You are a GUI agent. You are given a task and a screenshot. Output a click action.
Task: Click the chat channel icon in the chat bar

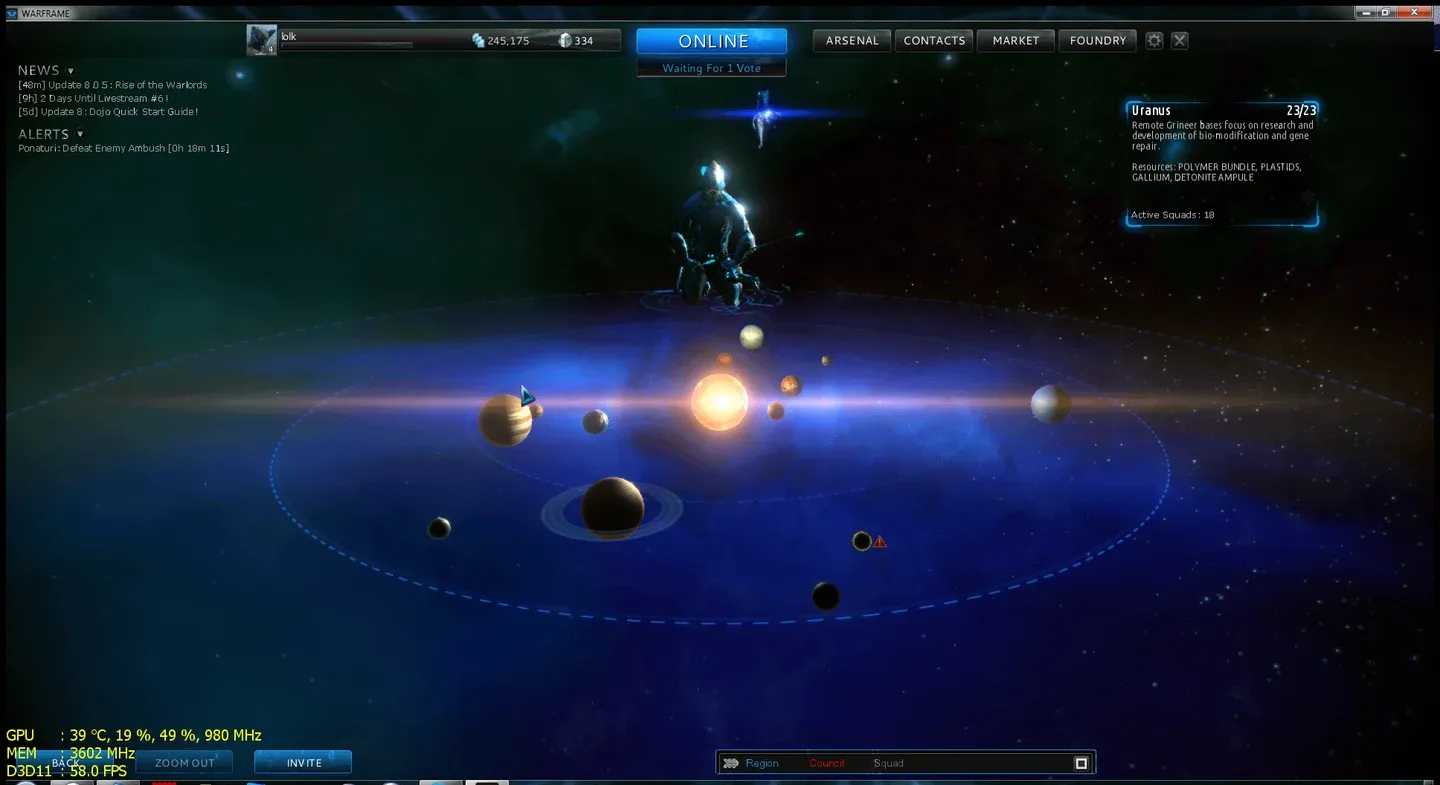tap(731, 762)
